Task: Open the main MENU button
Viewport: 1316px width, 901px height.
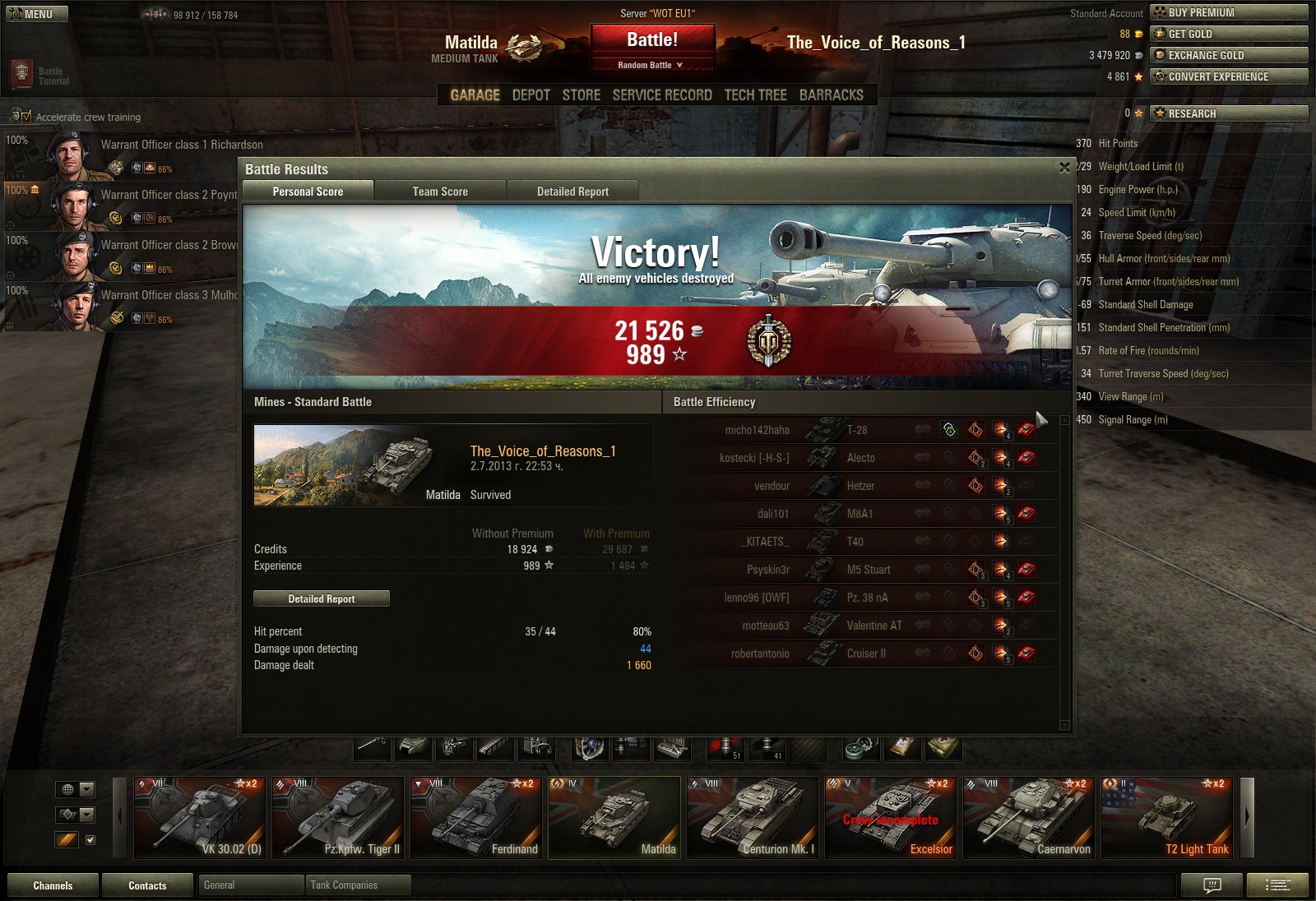Action: 37,14
